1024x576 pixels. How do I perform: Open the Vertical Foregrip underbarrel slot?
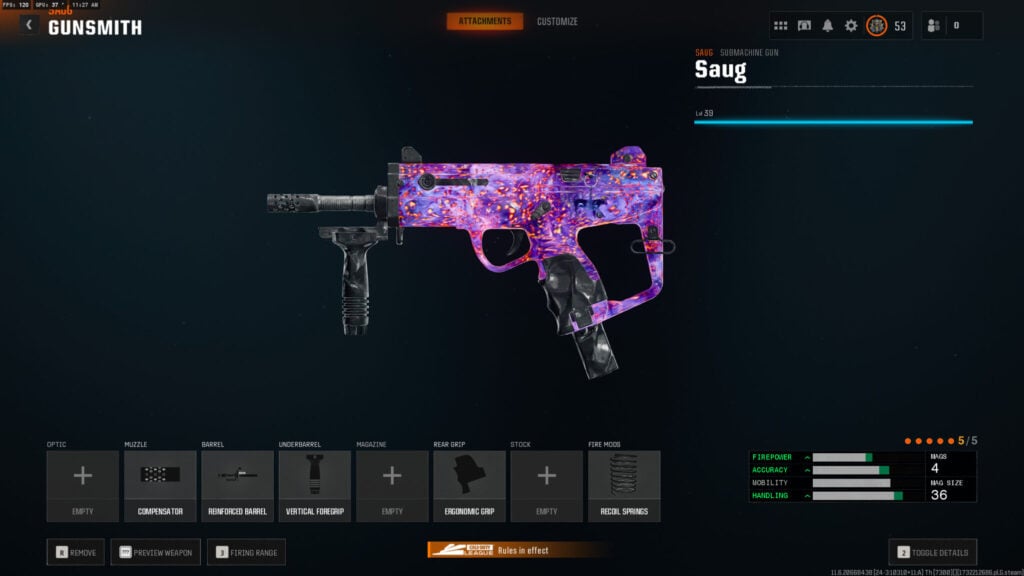pos(314,485)
